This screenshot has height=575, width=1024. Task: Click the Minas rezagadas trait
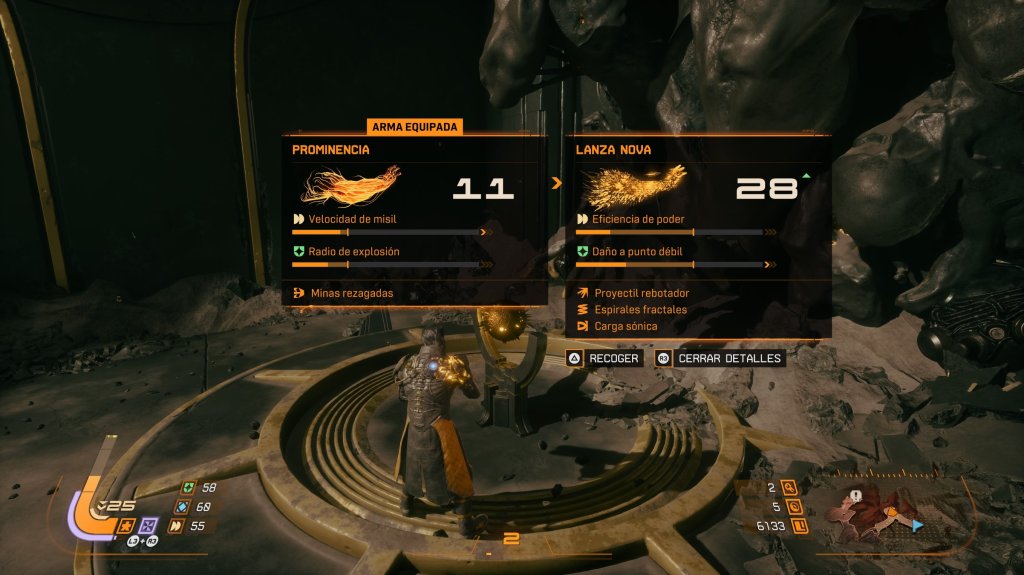[350, 294]
